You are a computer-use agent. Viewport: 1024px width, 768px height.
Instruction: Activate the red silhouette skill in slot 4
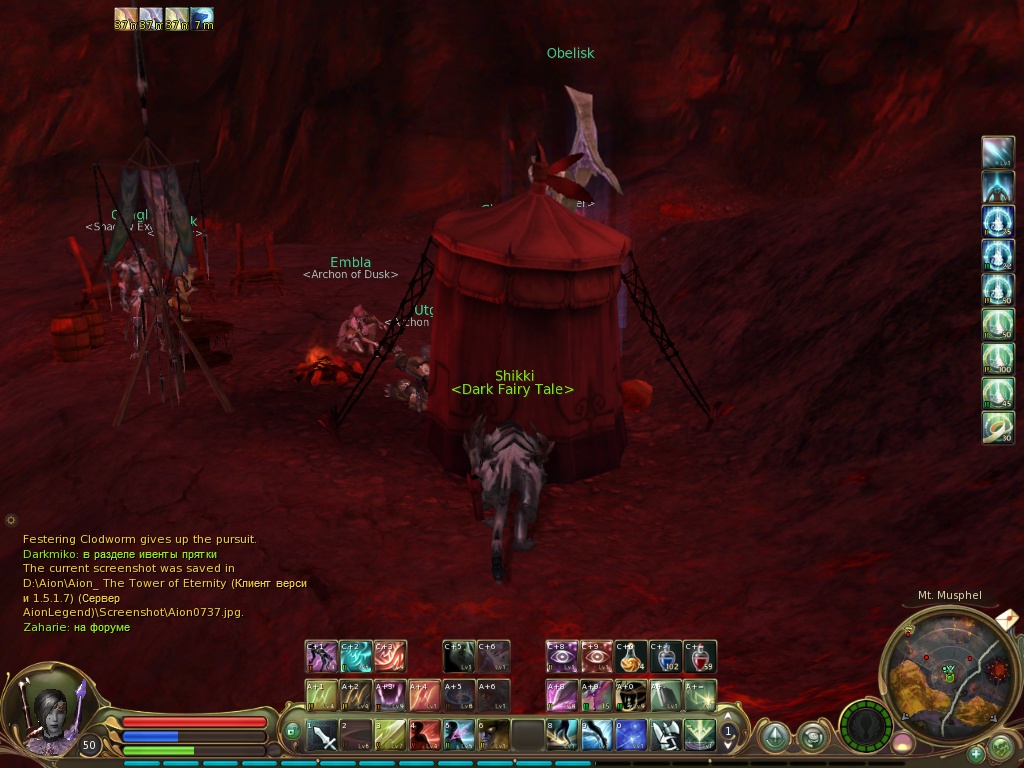(x=425, y=736)
